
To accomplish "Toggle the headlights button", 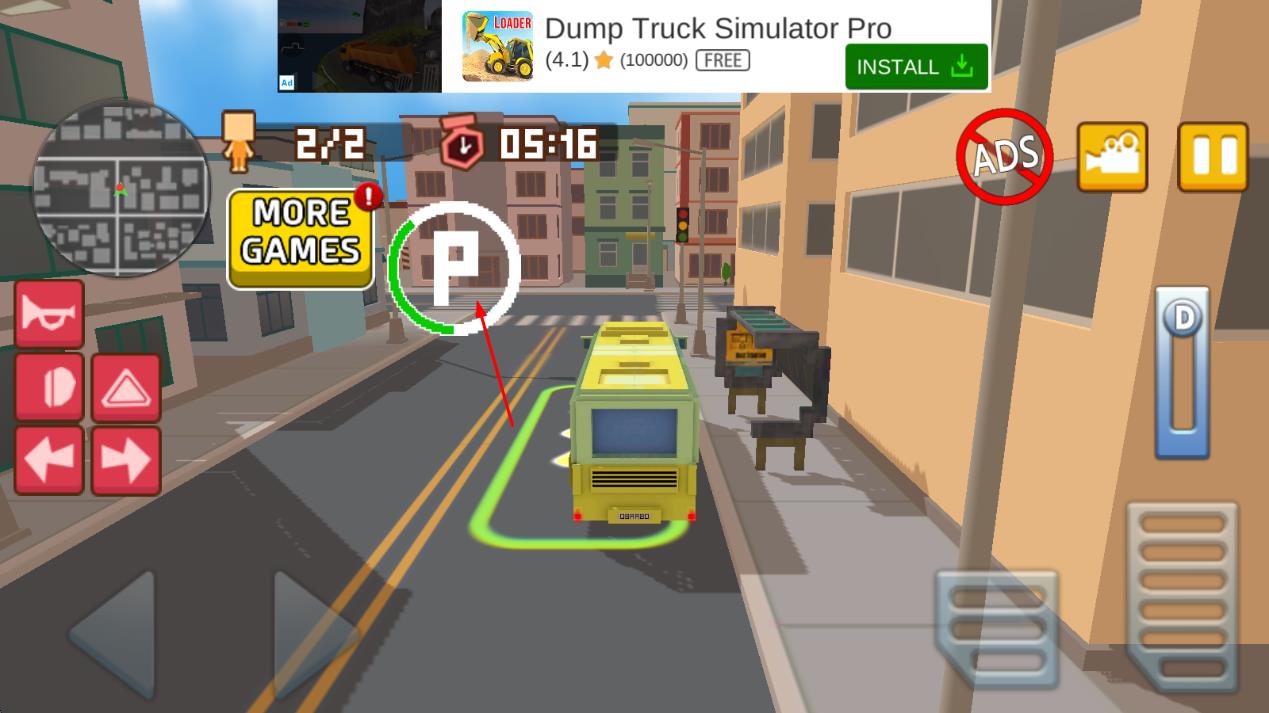I will click(49, 388).
